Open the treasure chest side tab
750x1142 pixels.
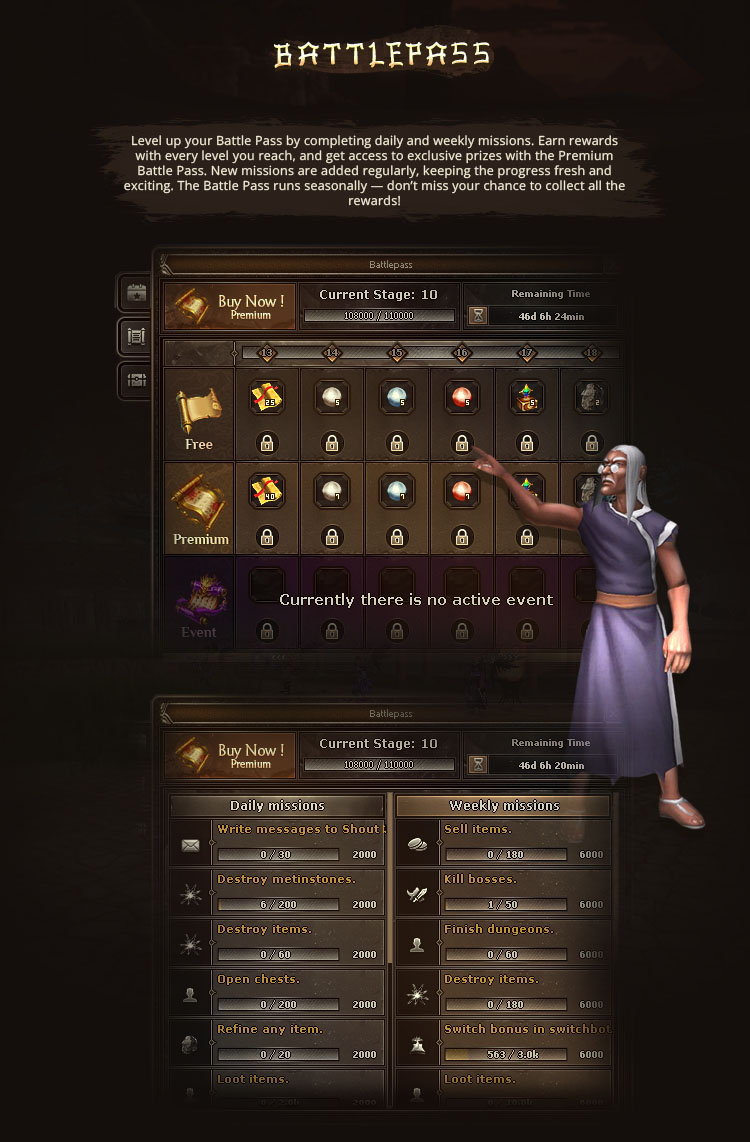[x=134, y=379]
